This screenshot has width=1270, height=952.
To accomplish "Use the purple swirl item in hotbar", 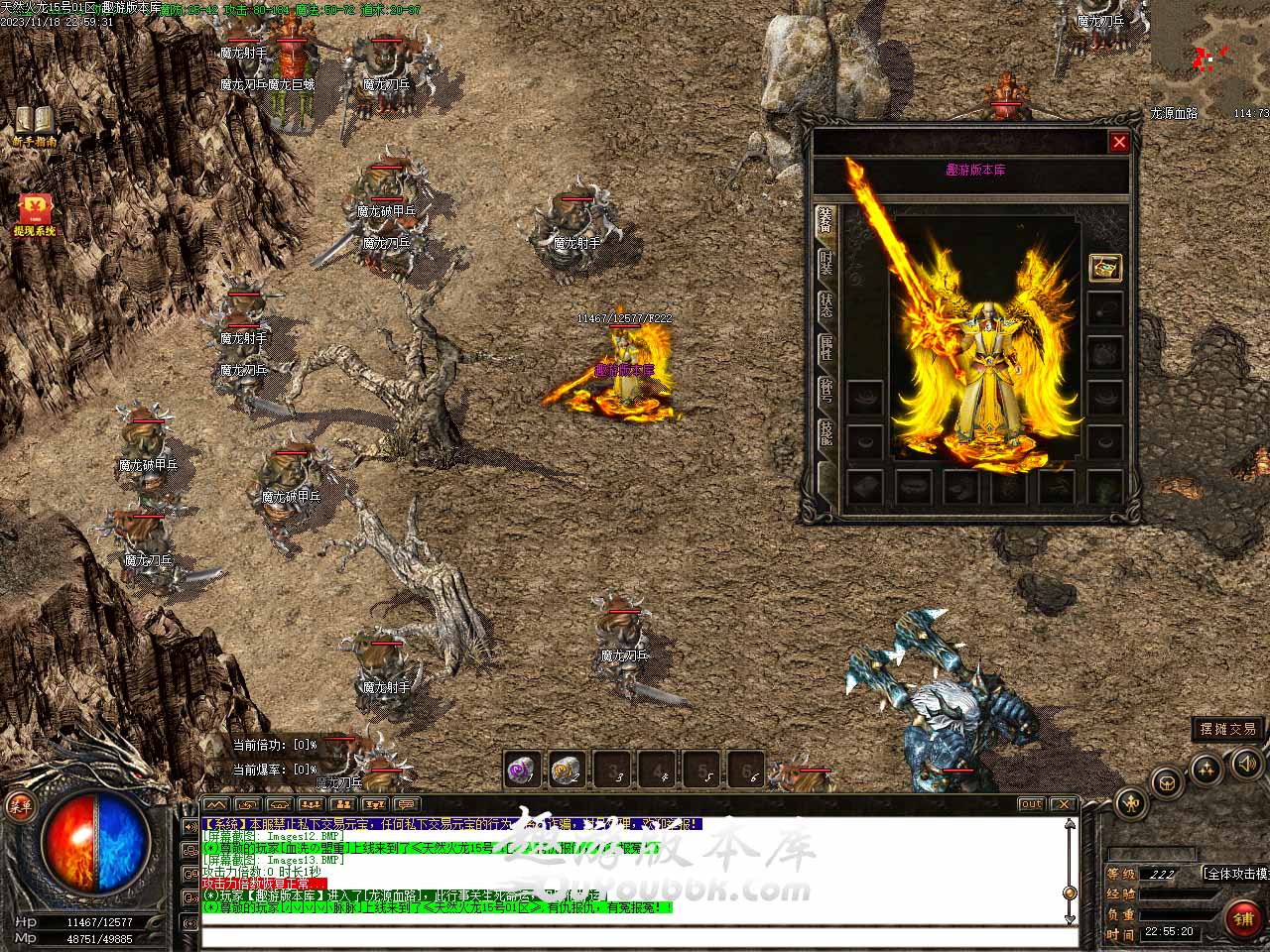I will (522, 770).
